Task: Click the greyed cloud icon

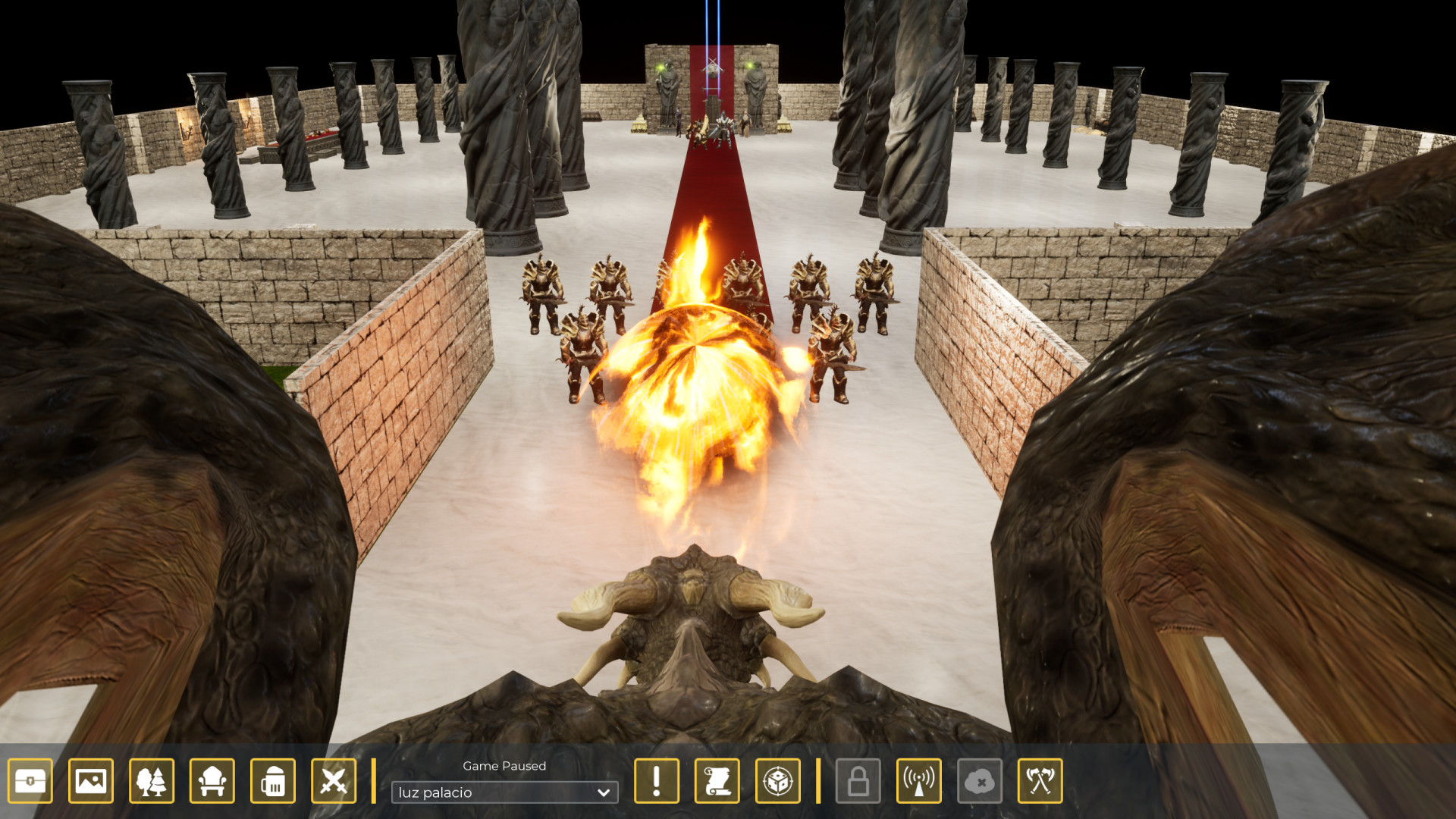Action: [980, 780]
